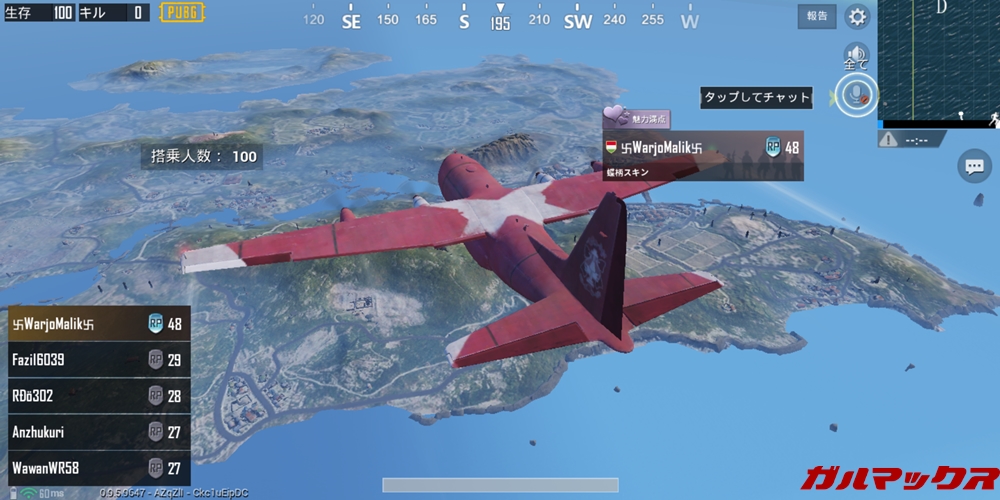Click the 報告 report button
Image resolution: width=1000 pixels, height=500 pixels.
(817, 16)
